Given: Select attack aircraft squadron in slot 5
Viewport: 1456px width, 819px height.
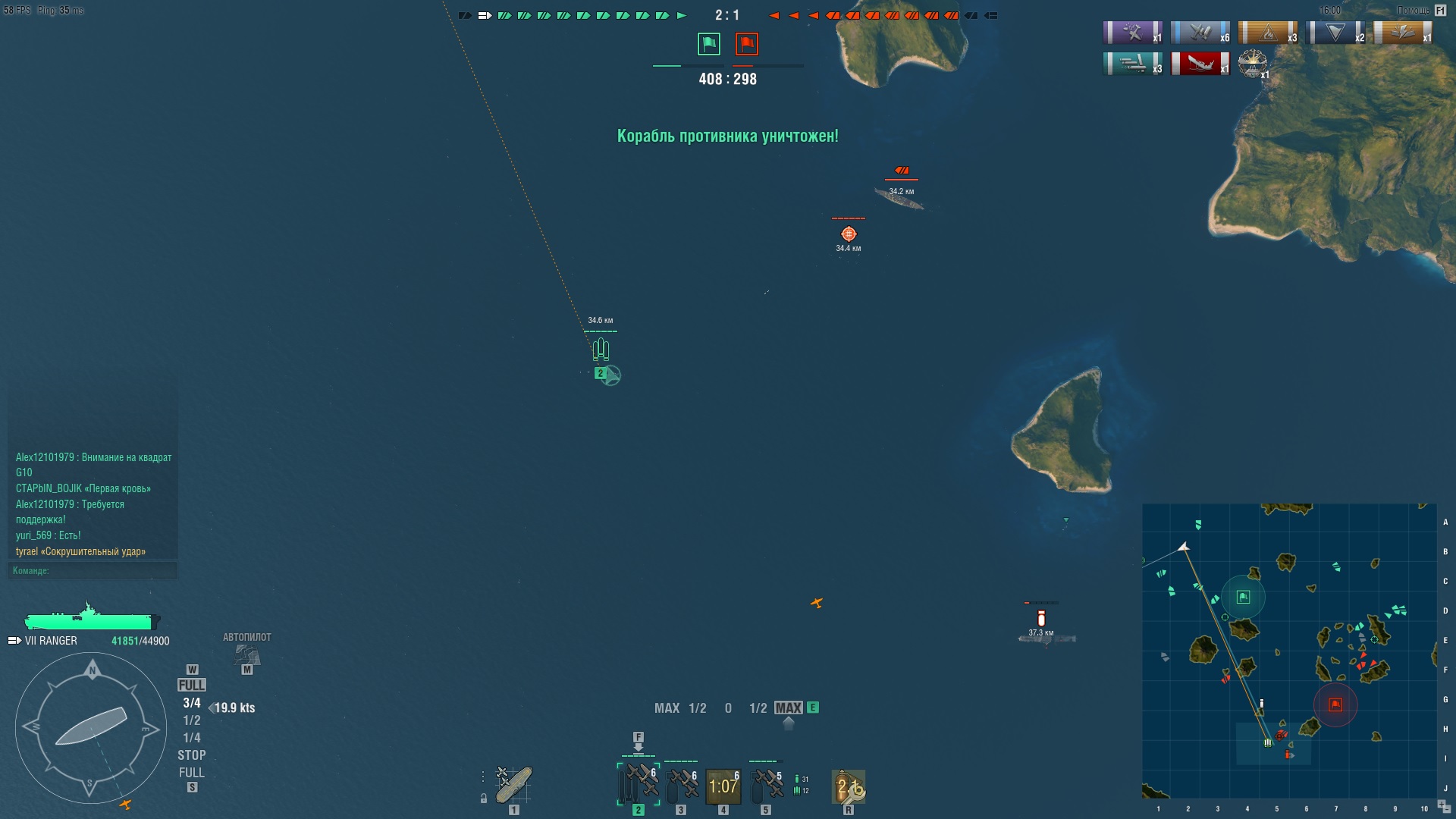Looking at the screenshot, I should [x=766, y=785].
